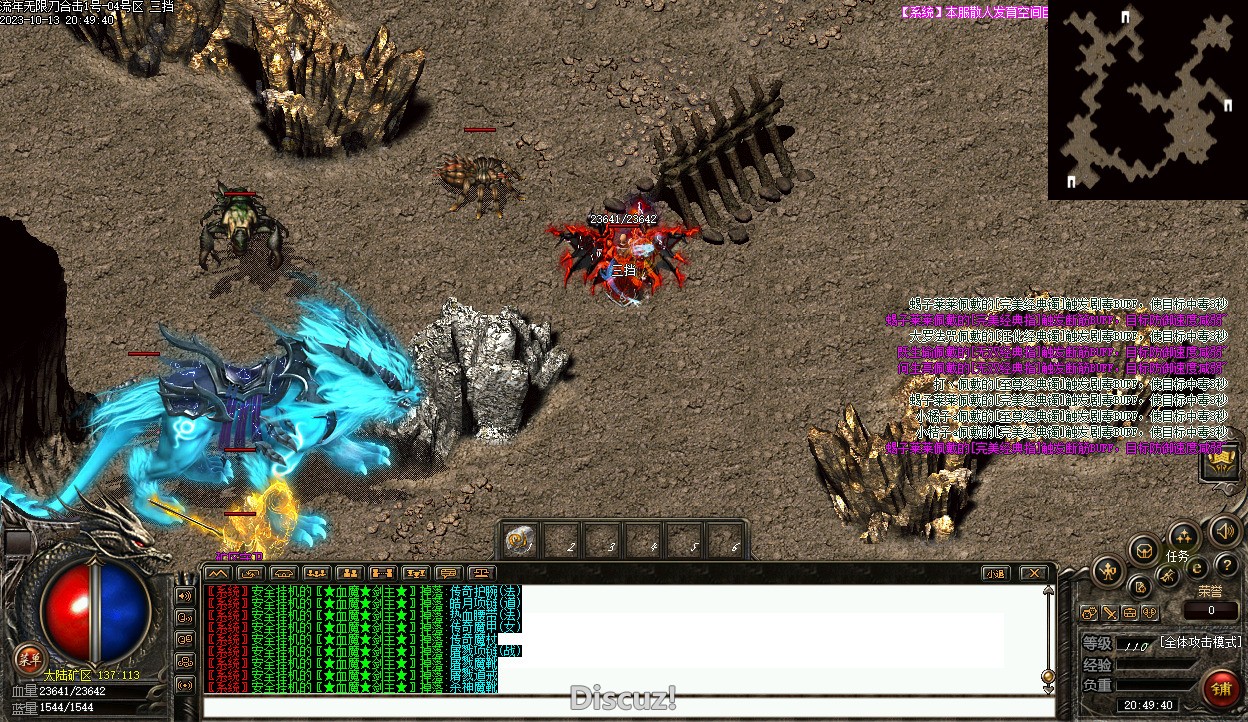Image resolution: width=1248 pixels, height=722 pixels.
Task: Close the chat panel with X
Action: 1033,573
